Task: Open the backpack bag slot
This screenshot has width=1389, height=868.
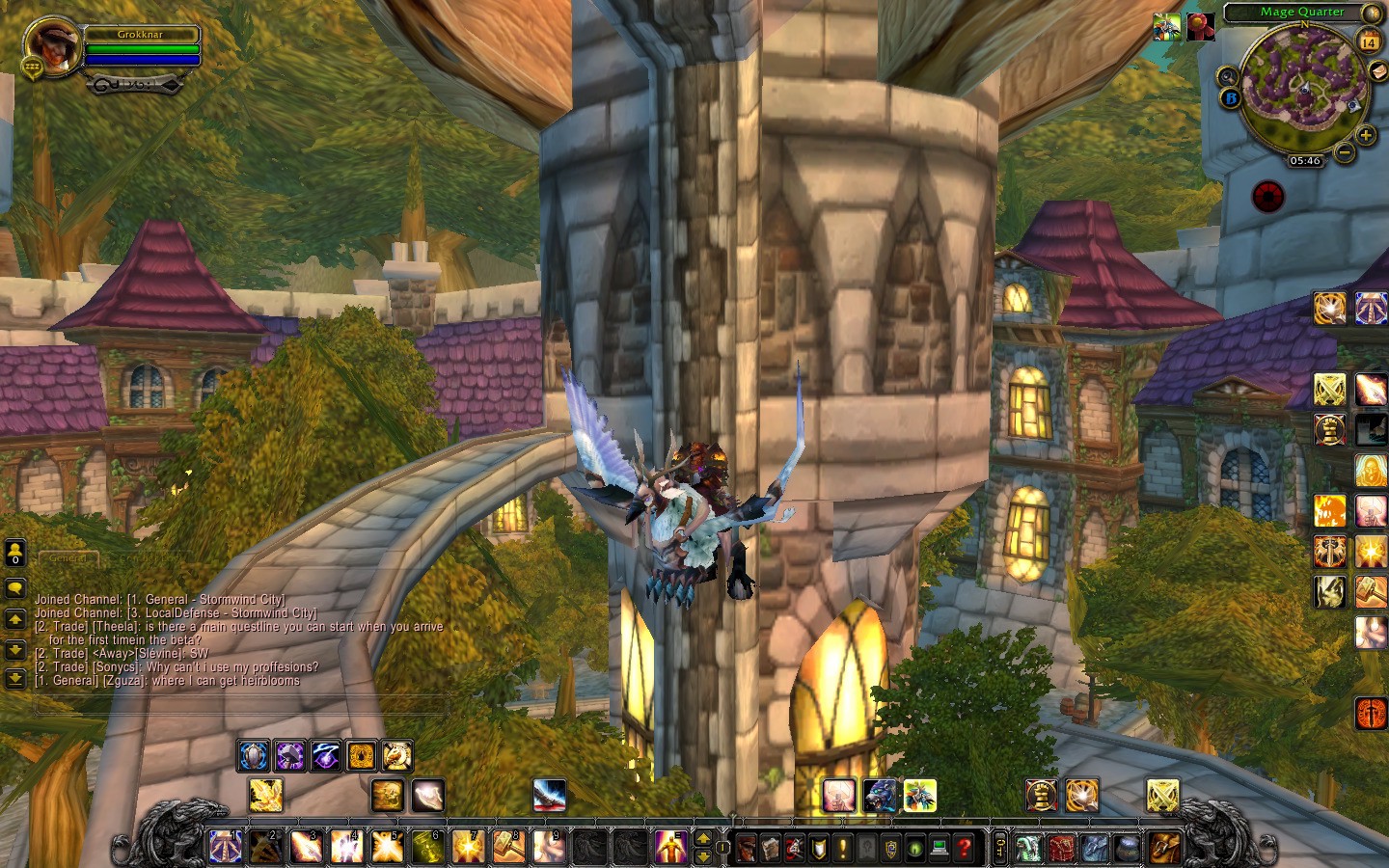Action: (1165, 848)
